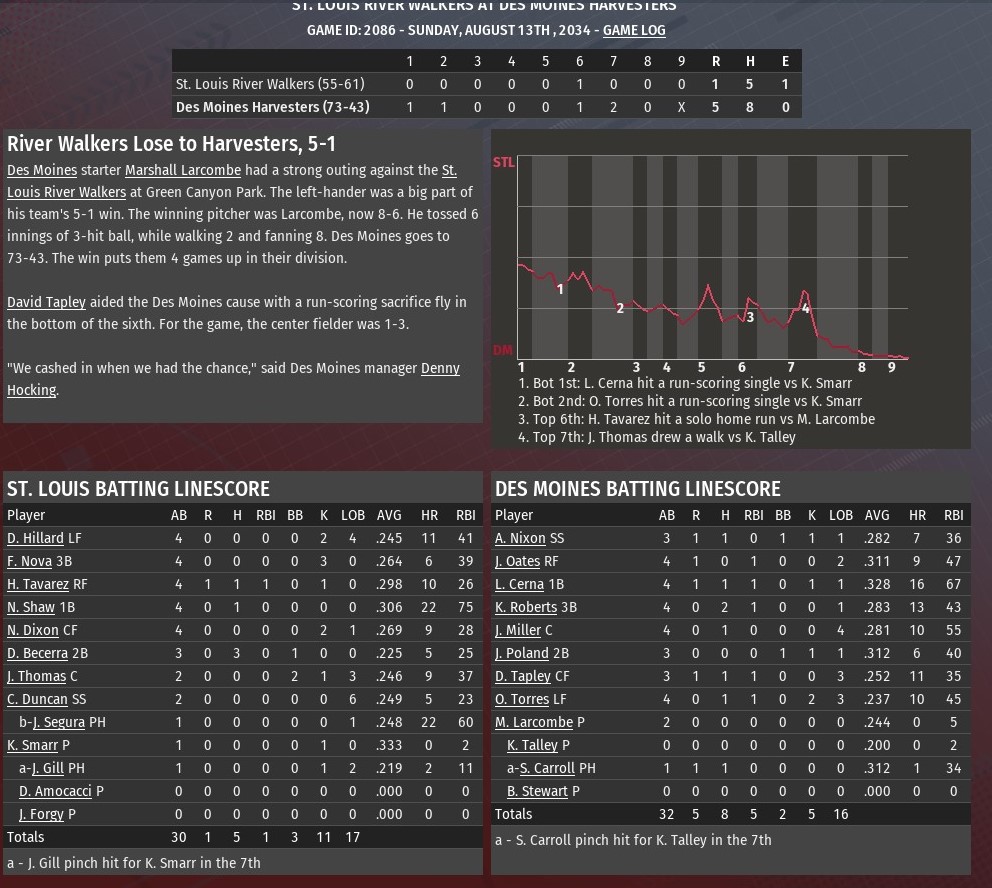Click pitcher K. Smarr's name
This screenshot has height=888, width=992.
pyautogui.click(x=32, y=745)
